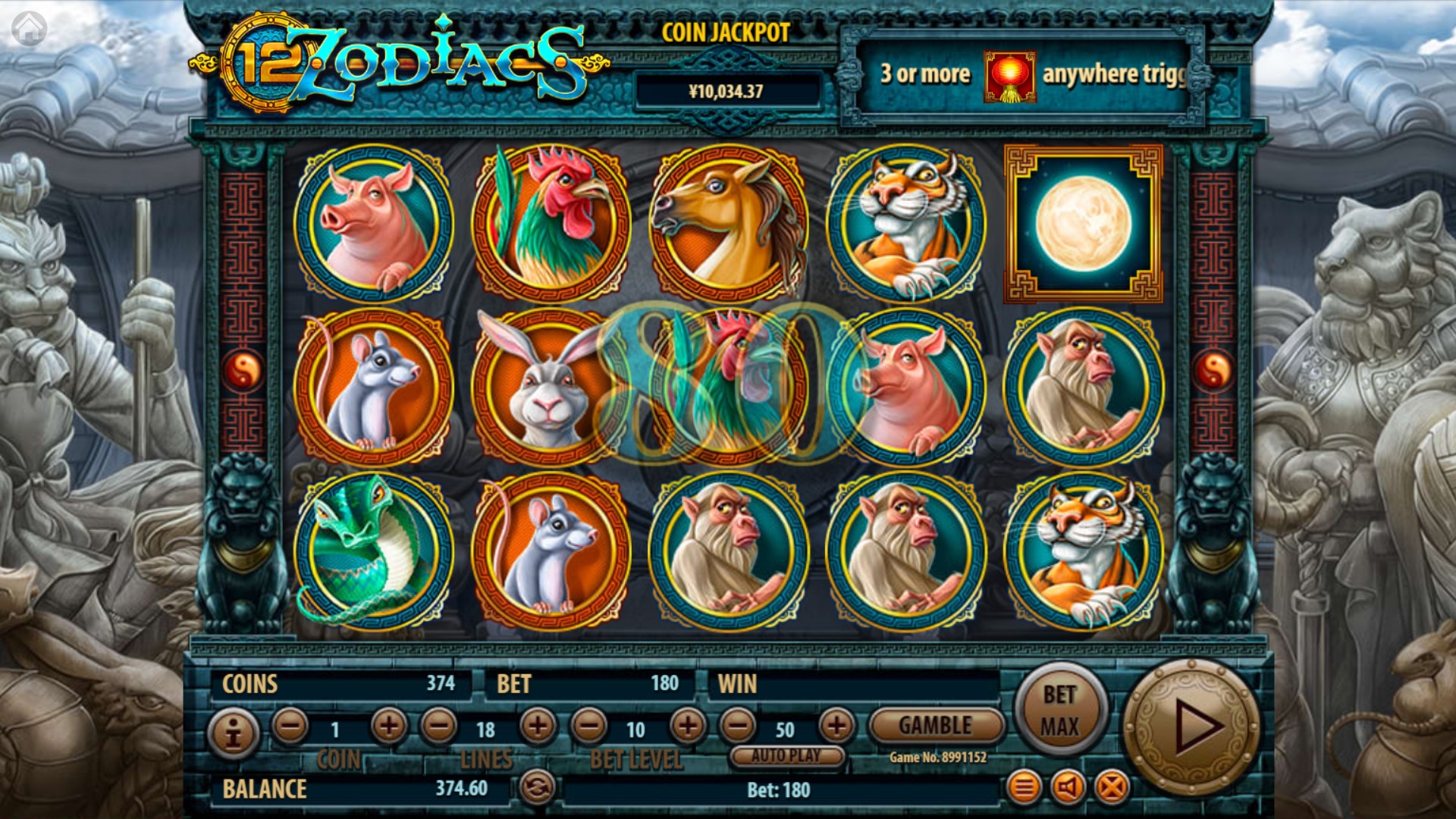Start Auto Play

tap(786, 755)
